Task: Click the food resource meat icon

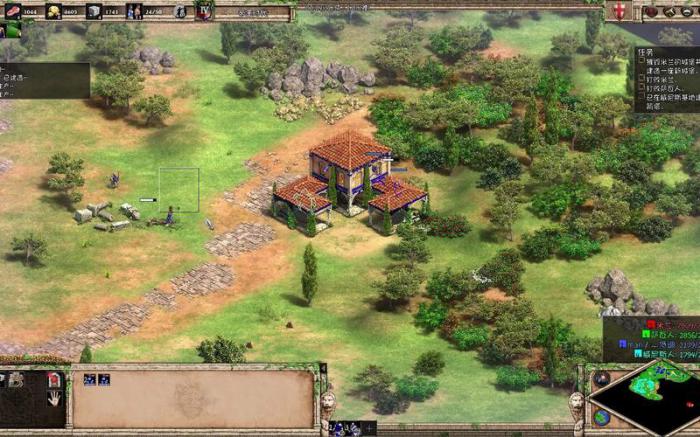Action: pyautogui.click(x=11, y=11)
